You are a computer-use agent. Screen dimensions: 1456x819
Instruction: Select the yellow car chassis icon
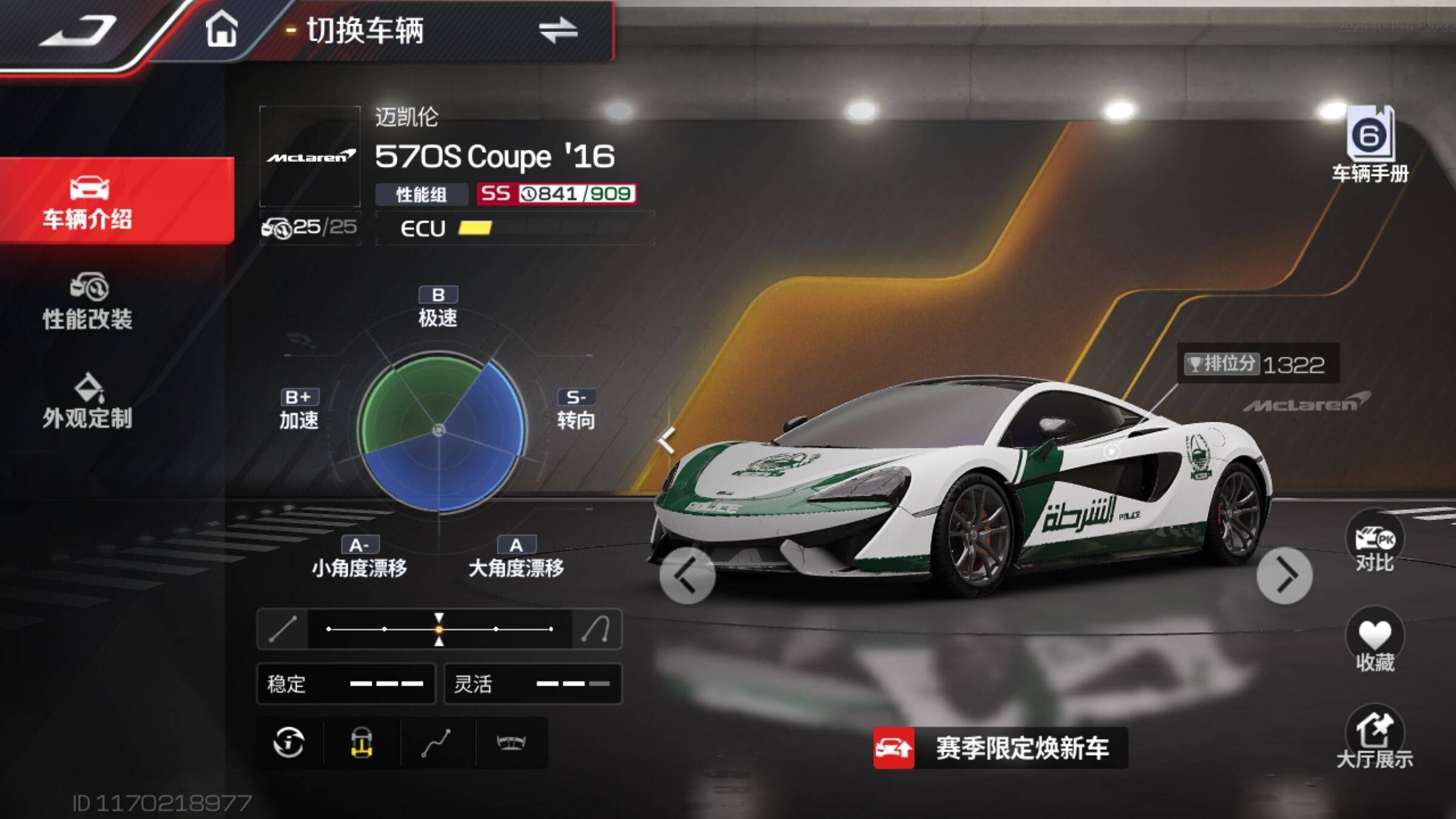(362, 743)
